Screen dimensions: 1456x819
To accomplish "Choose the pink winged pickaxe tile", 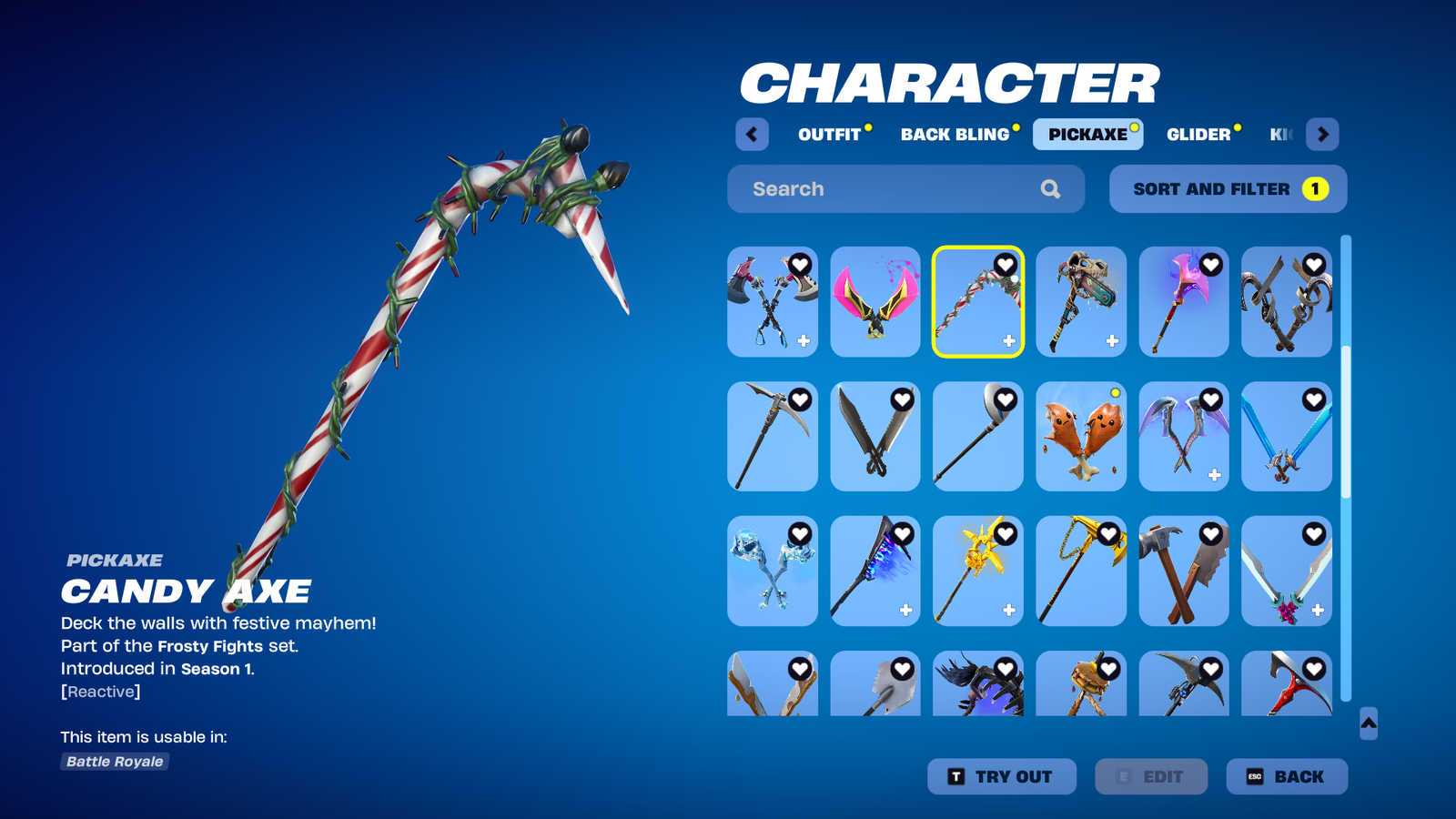I will [875, 302].
